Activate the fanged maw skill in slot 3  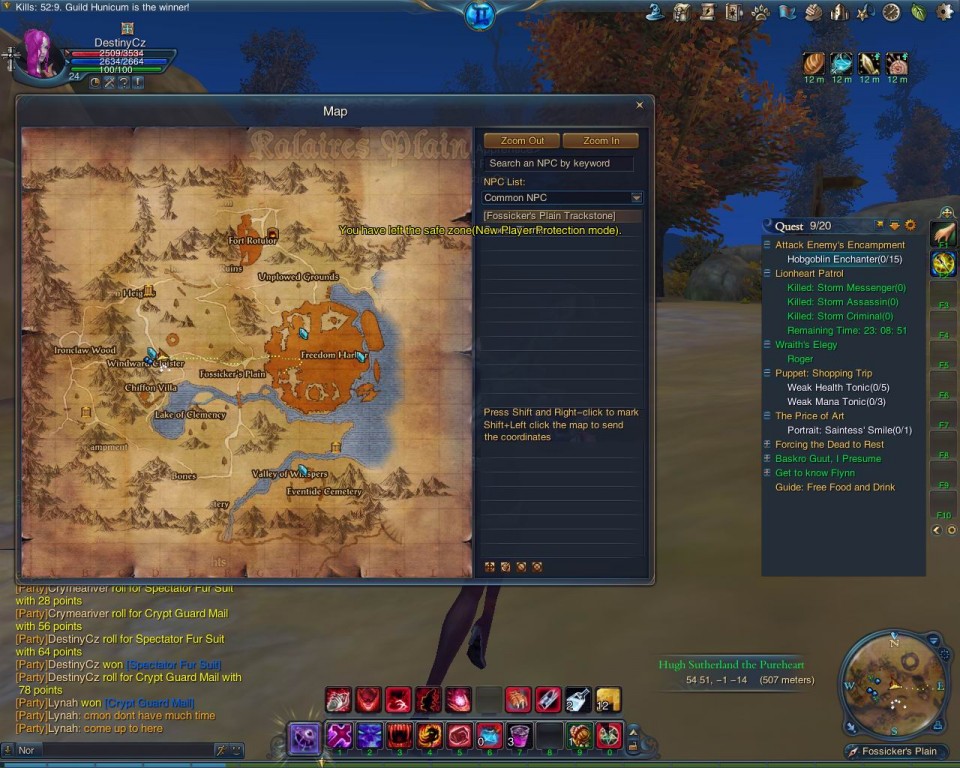[399, 736]
